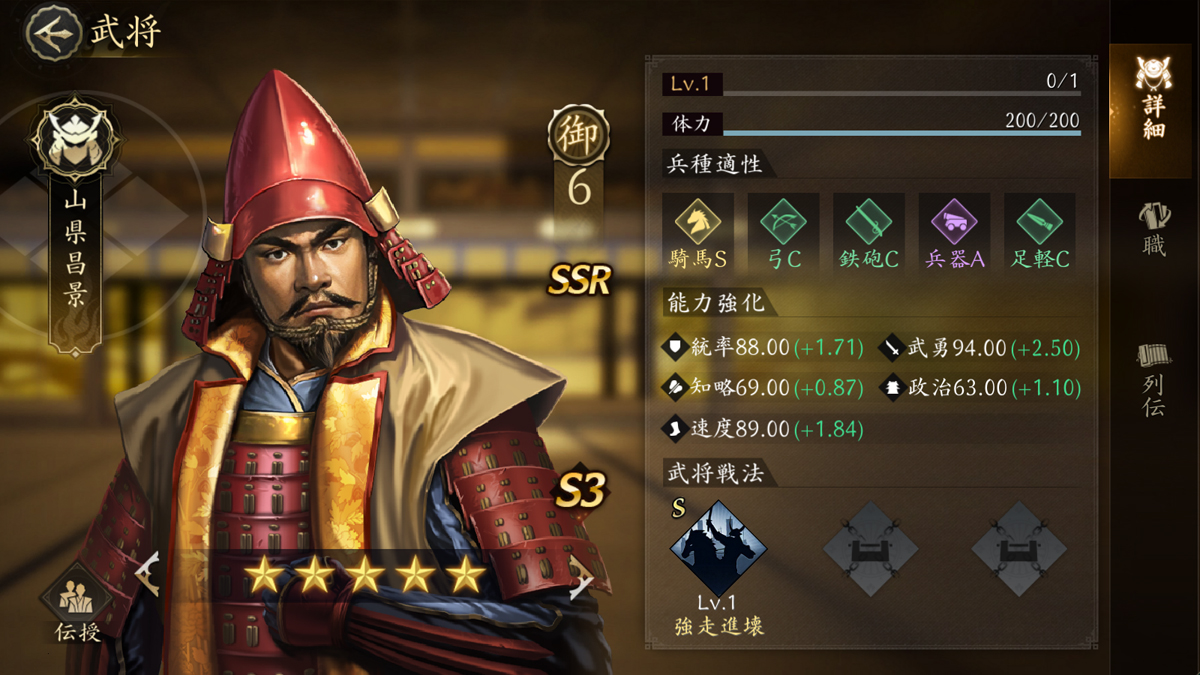Open the 能力強化 stat enhancement section
1200x675 pixels.
point(715,301)
